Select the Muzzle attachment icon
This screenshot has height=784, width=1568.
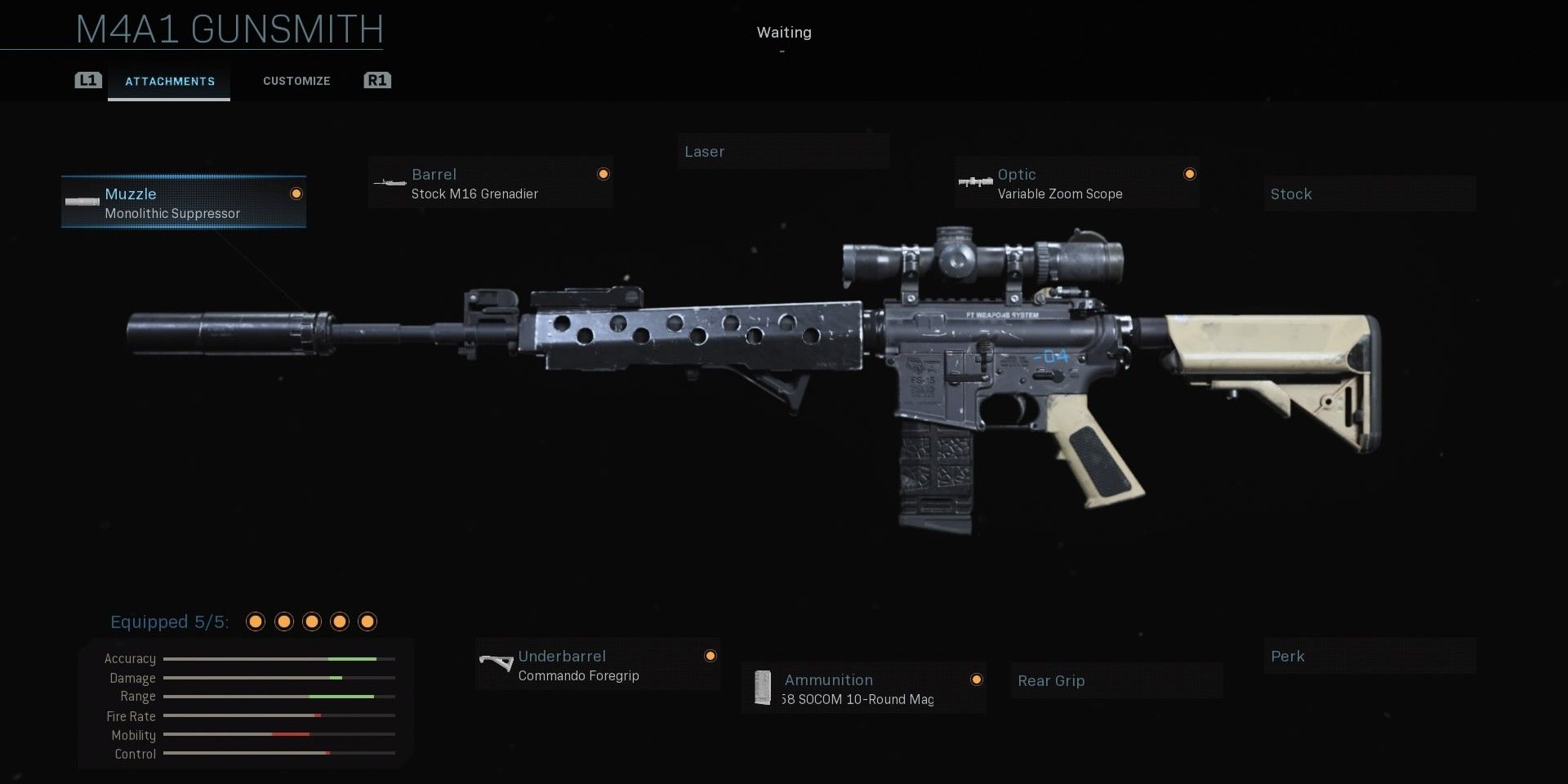coord(81,202)
